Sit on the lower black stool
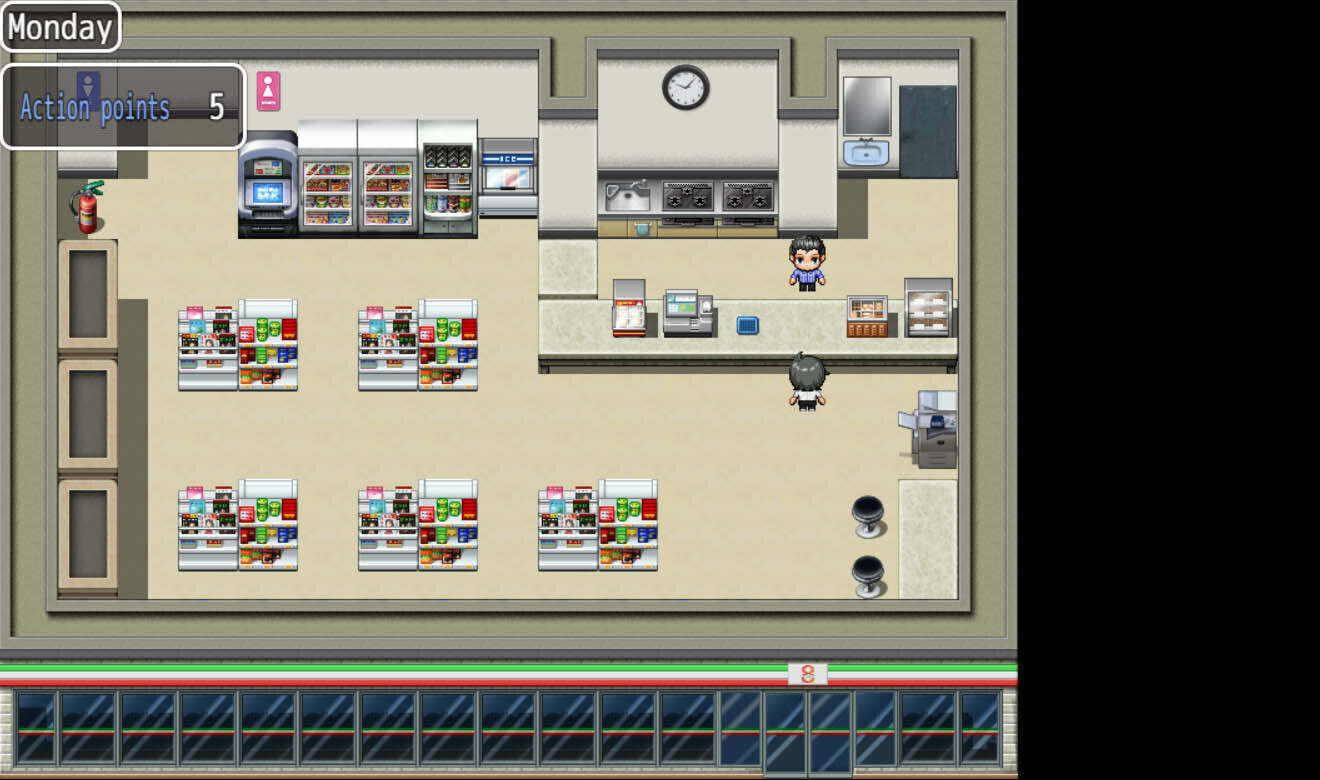Viewport: 1320px width, 780px height. tap(868, 570)
